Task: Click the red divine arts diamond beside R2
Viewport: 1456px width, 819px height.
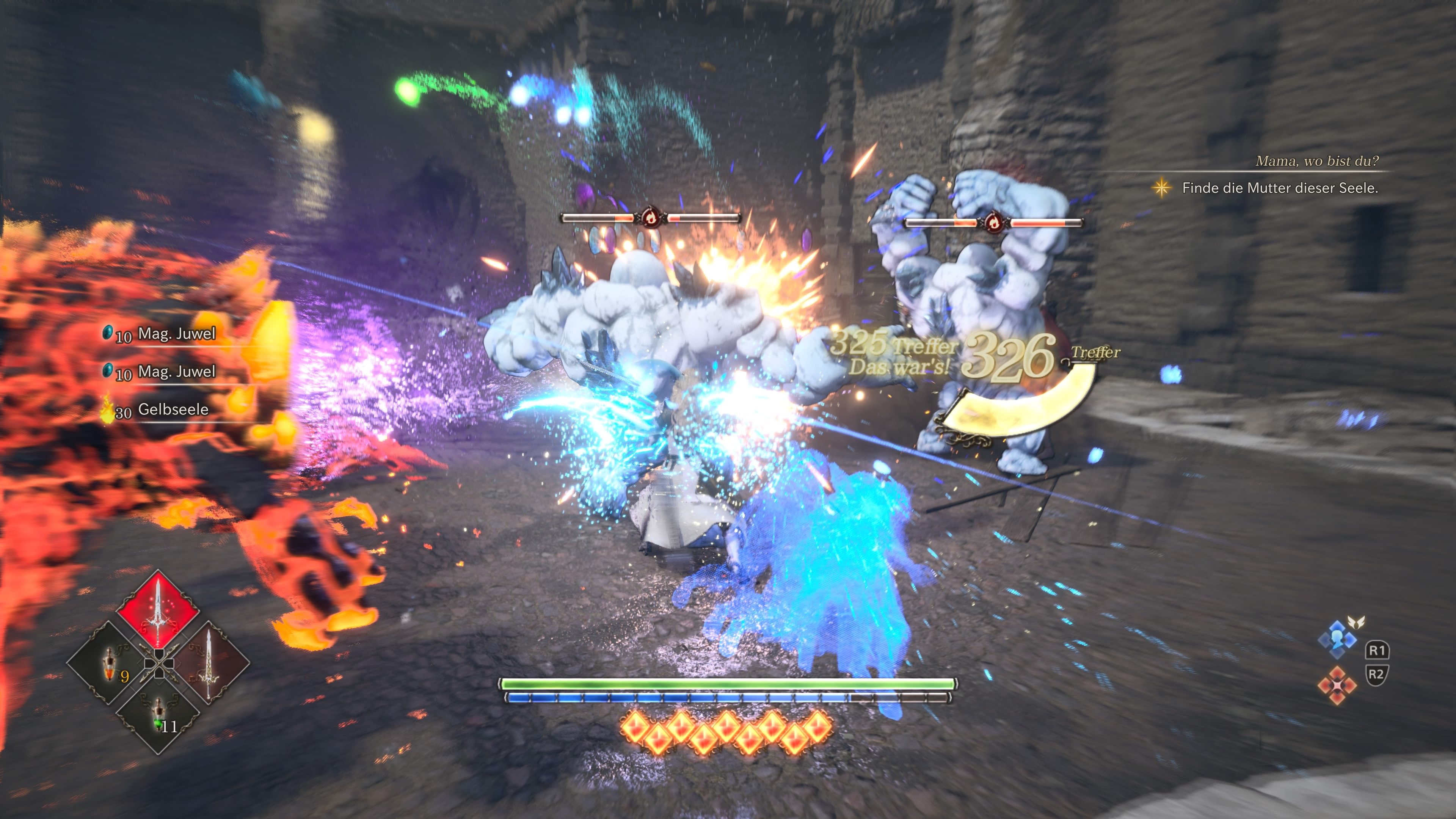Action: coord(1337,686)
